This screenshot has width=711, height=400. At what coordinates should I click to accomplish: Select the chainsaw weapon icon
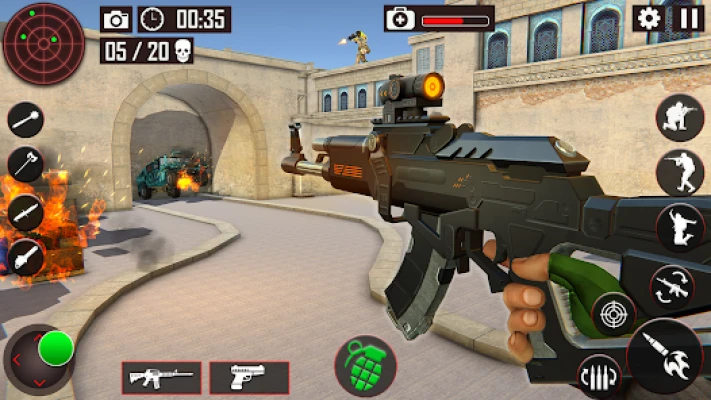point(25,257)
